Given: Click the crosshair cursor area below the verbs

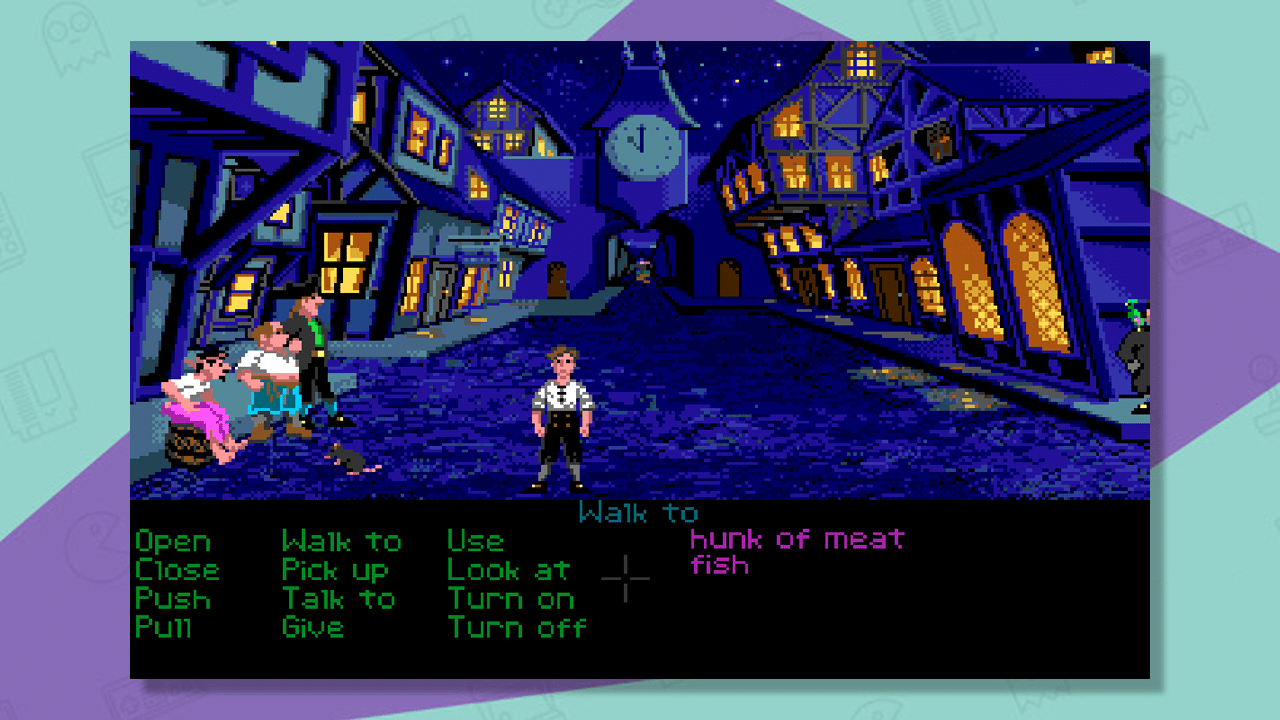Looking at the screenshot, I should [x=624, y=580].
